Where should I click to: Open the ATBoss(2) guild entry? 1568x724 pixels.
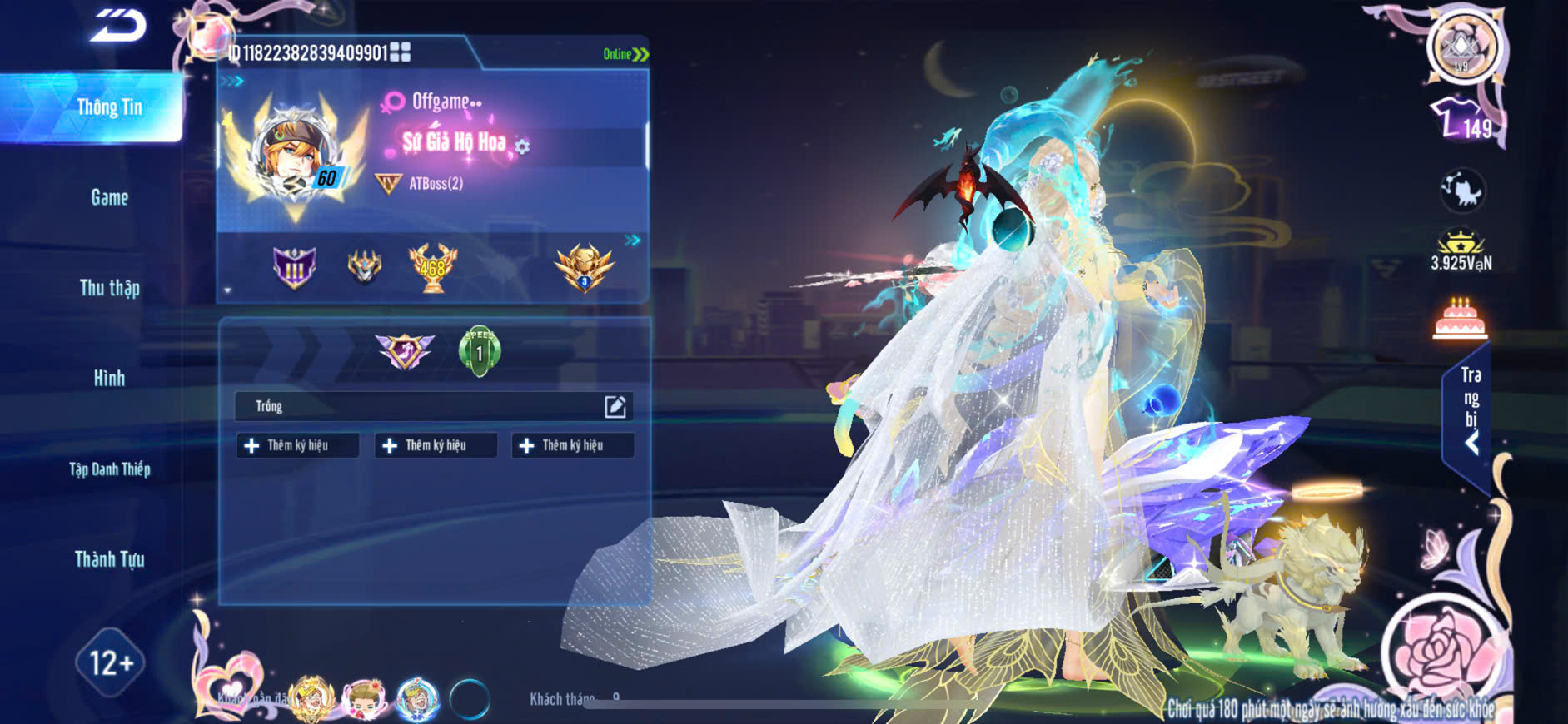(x=436, y=184)
